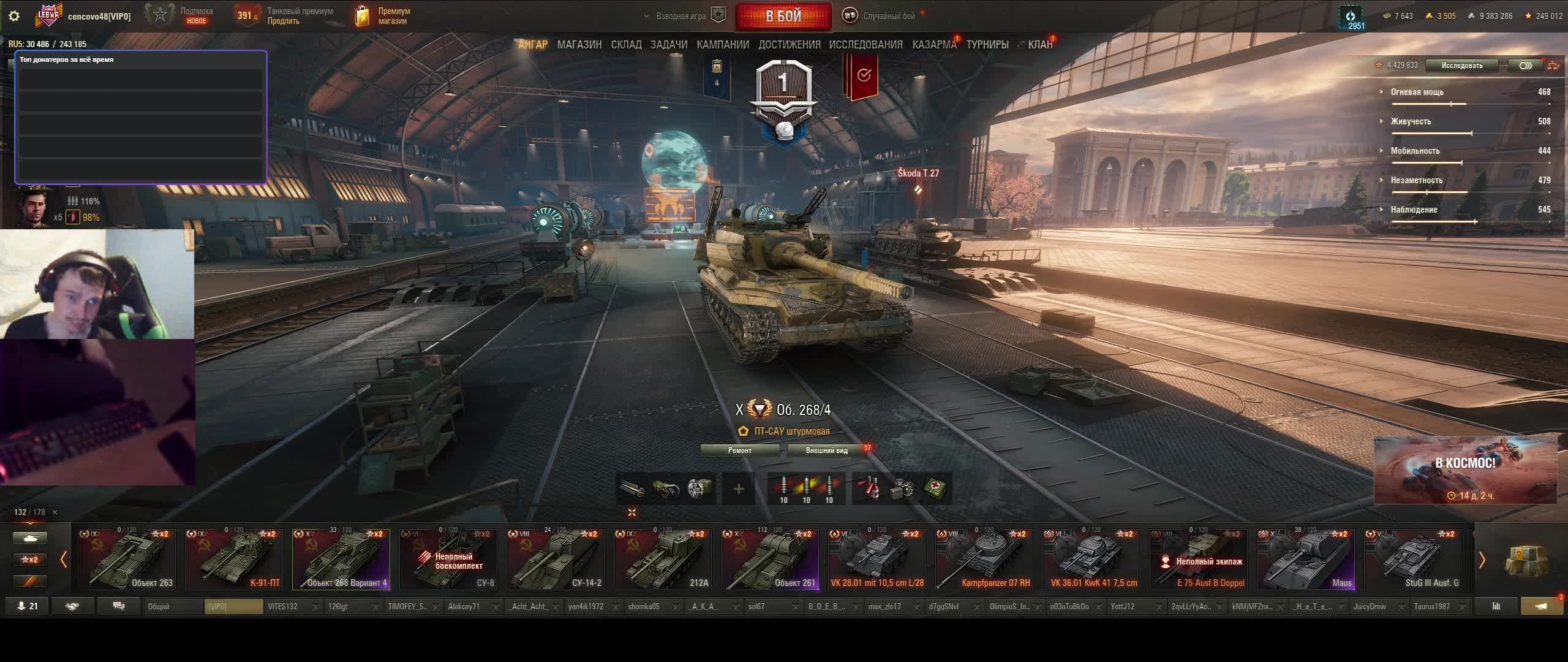Open the СКЛАД tab
Viewport: 1568px width, 662px height.
(626, 45)
